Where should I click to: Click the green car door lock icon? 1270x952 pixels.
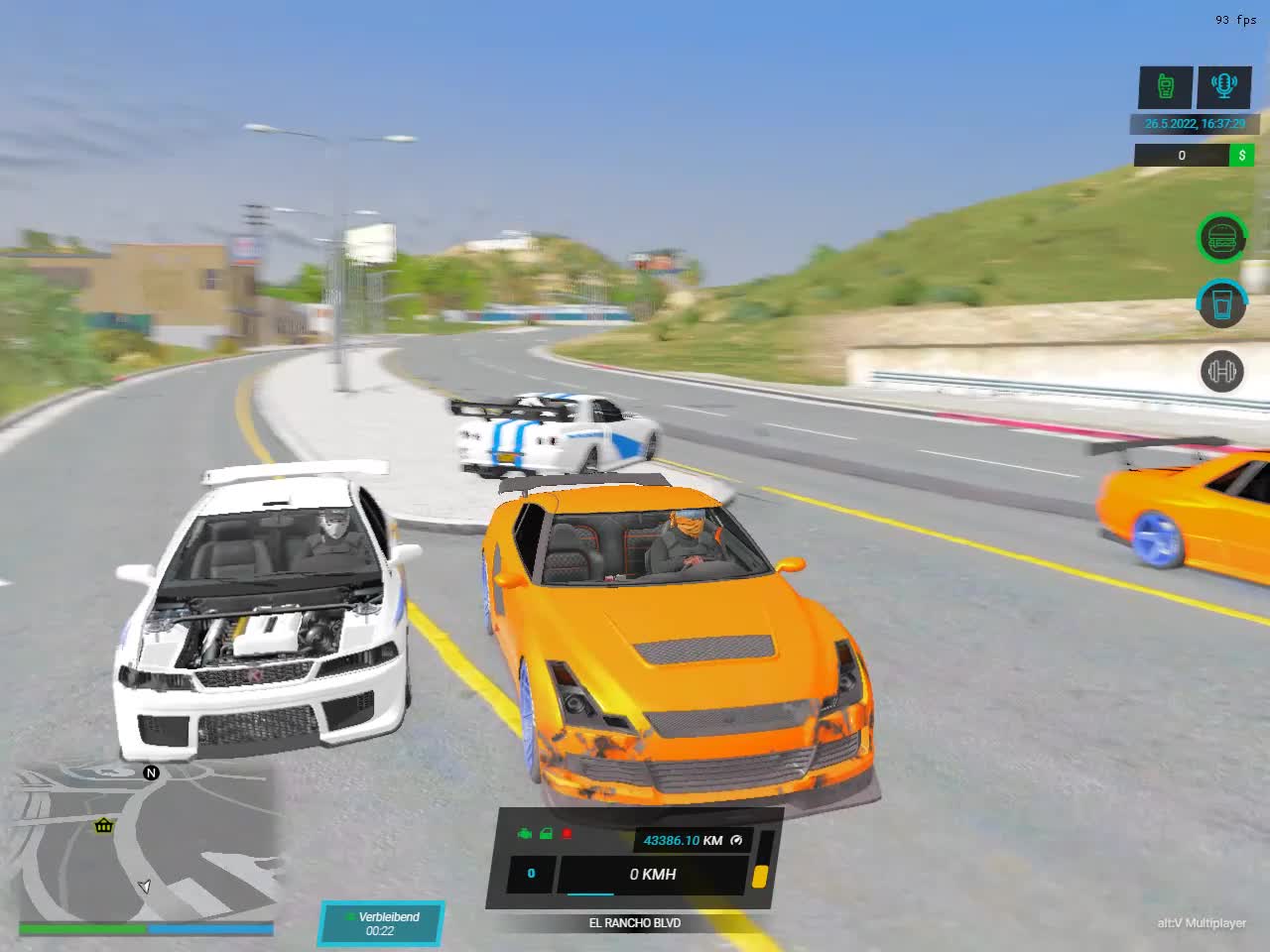click(546, 834)
